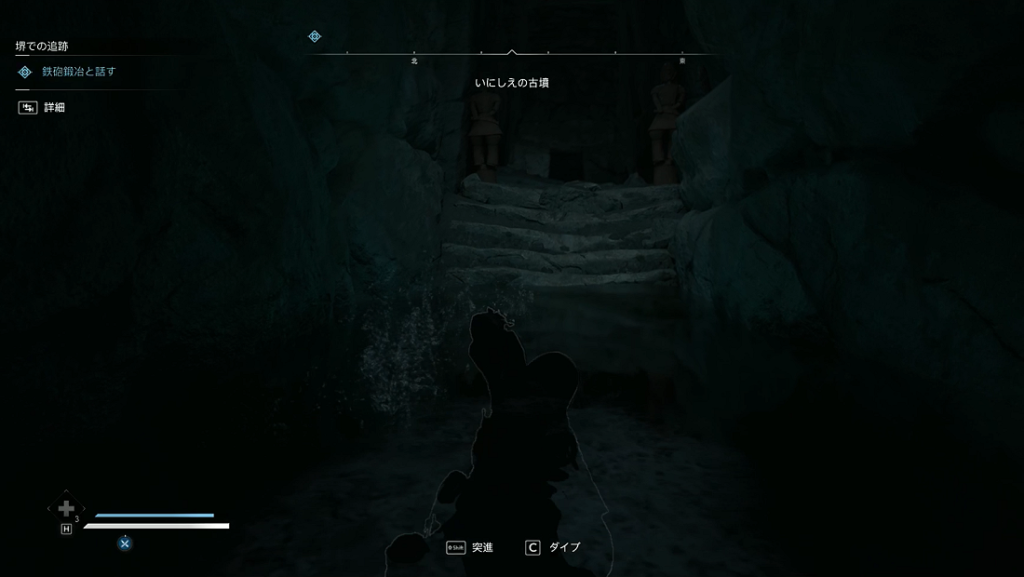Use the healing ration cross icon
The height and width of the screenshot is (577, 1024).
click(66, 509)
